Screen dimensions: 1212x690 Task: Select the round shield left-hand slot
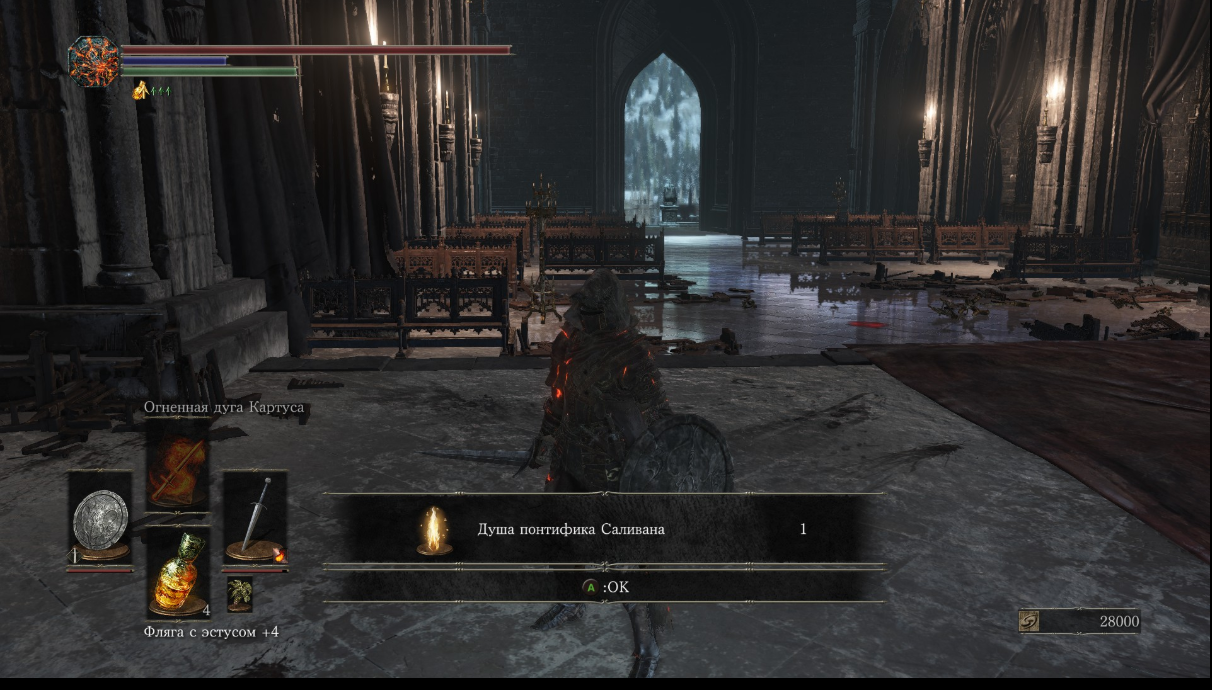100,520
